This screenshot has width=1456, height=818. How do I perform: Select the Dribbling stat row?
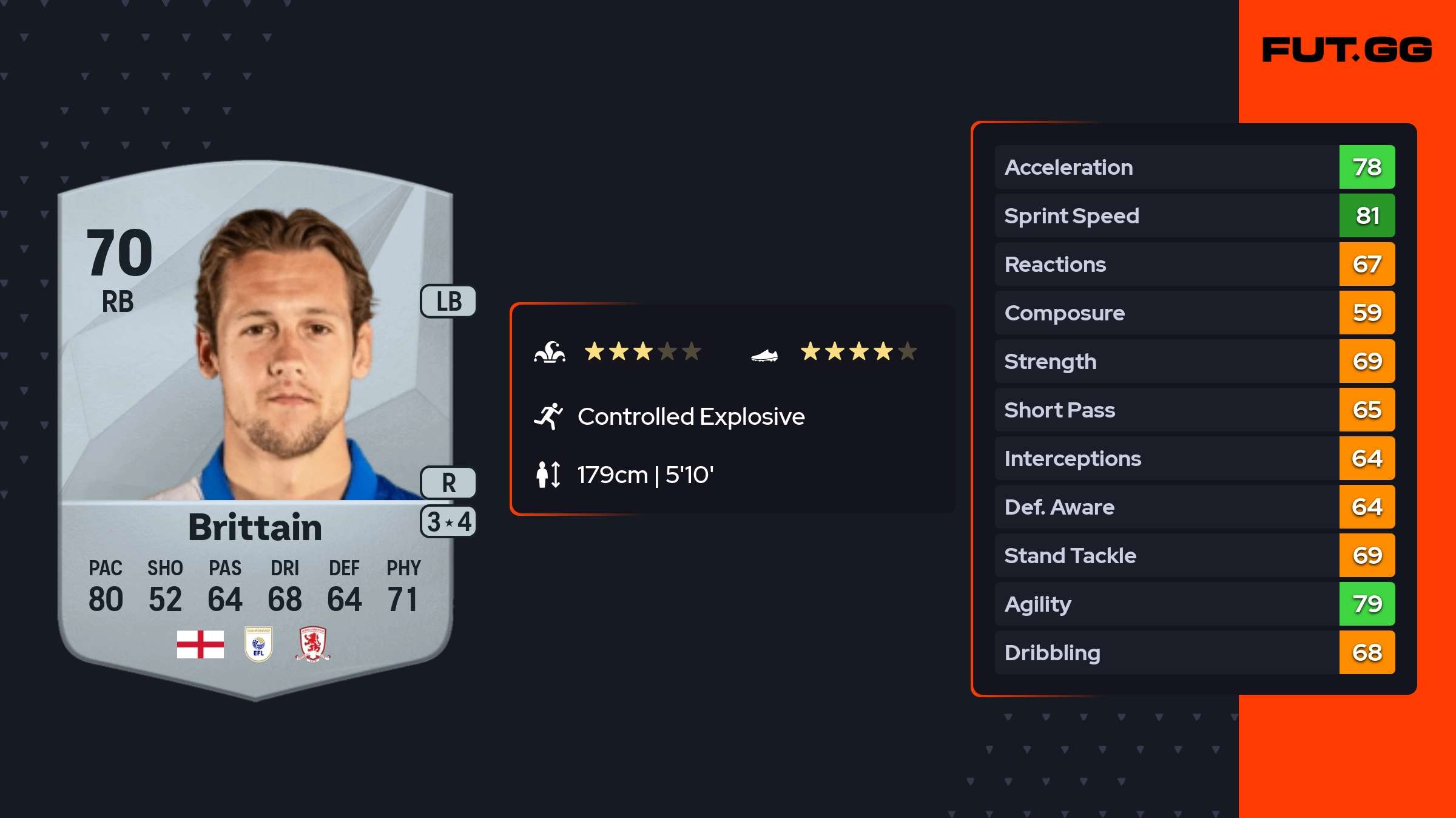click(1194, 652)
